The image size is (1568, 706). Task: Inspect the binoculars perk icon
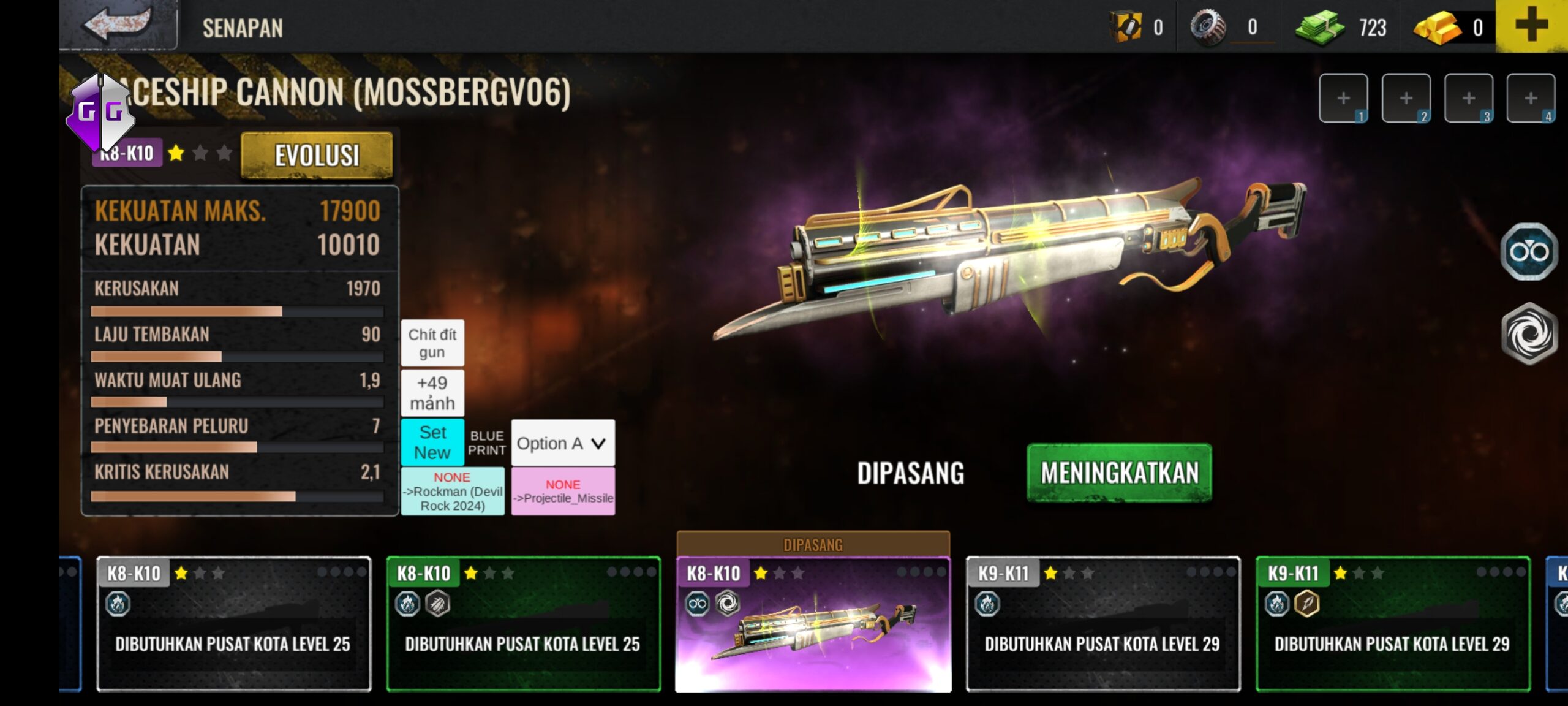(x=1529, y=252)
